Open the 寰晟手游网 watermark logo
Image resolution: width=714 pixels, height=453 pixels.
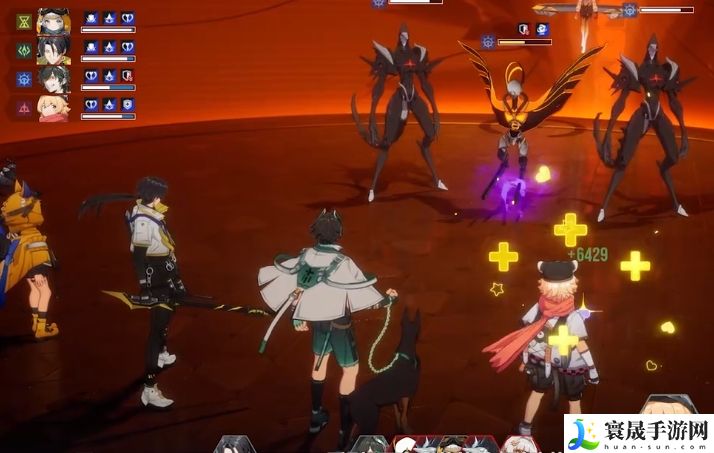point(638,432)
